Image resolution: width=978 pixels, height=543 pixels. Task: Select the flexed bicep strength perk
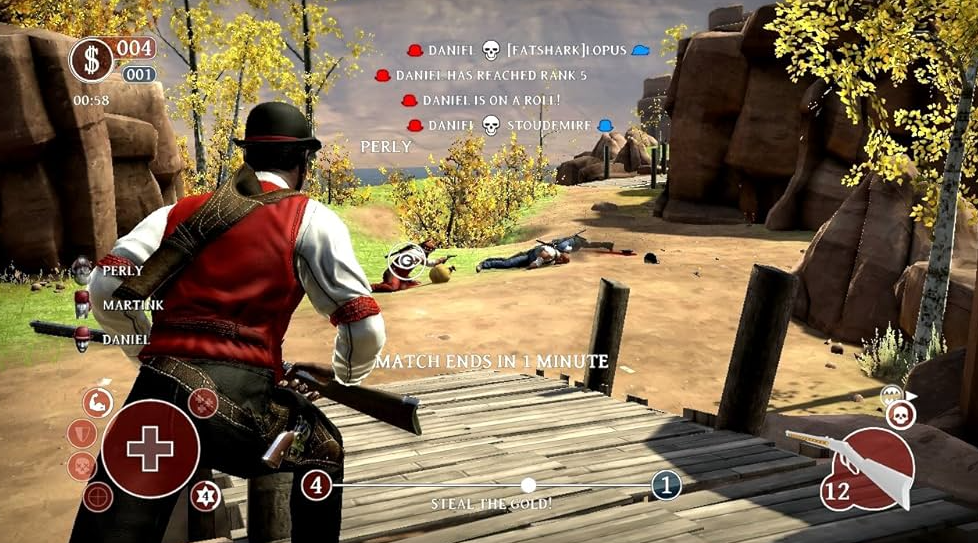97,404
